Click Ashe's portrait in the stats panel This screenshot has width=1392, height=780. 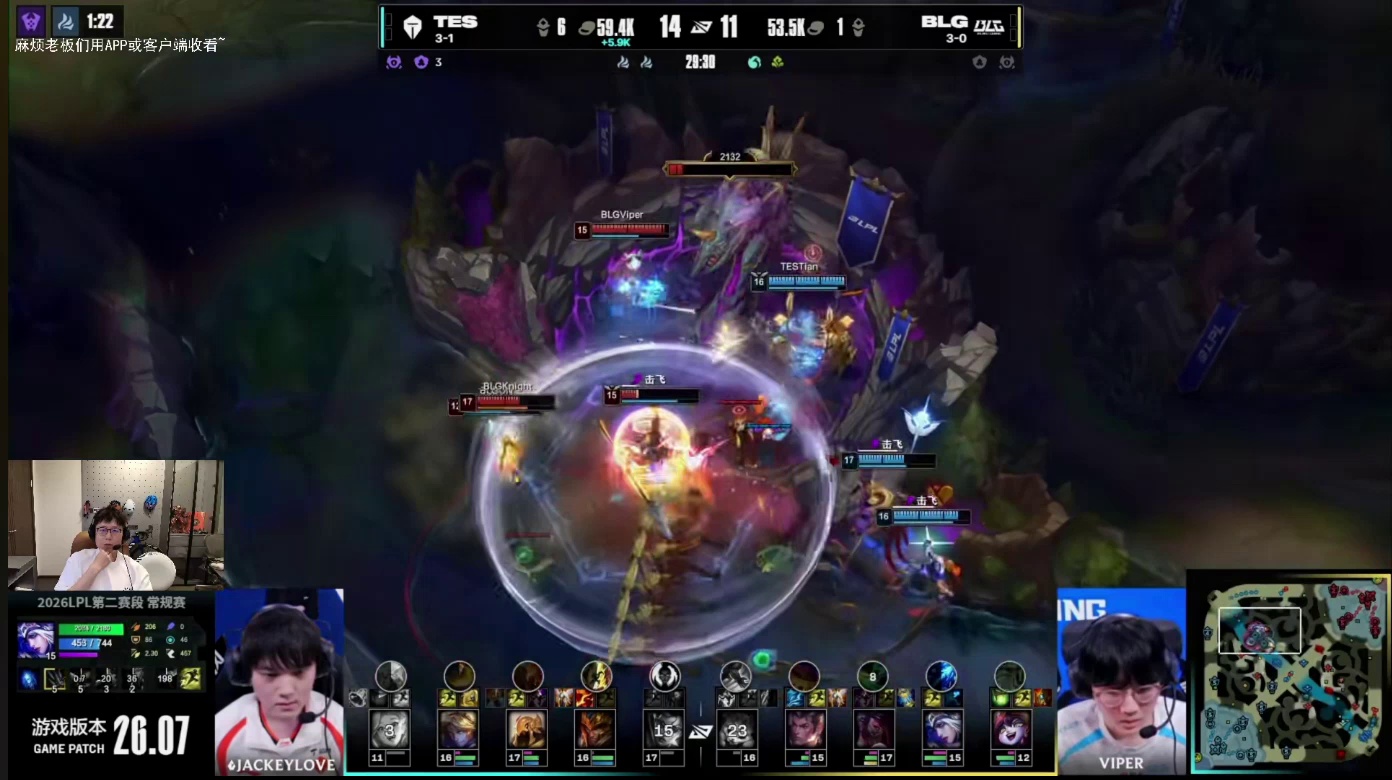click(x=35, y=640)
